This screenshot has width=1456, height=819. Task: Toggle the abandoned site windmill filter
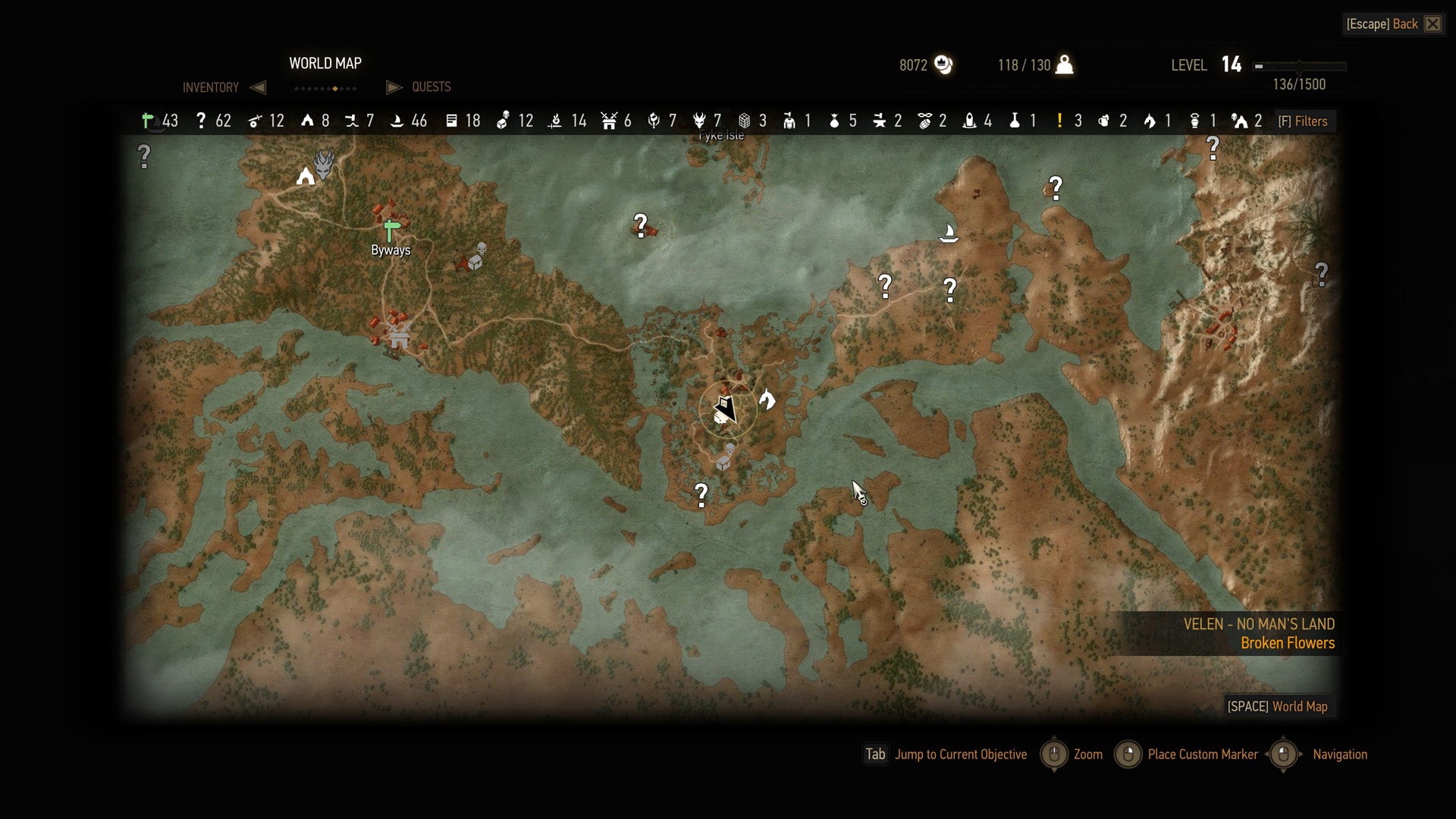point(610,121)
